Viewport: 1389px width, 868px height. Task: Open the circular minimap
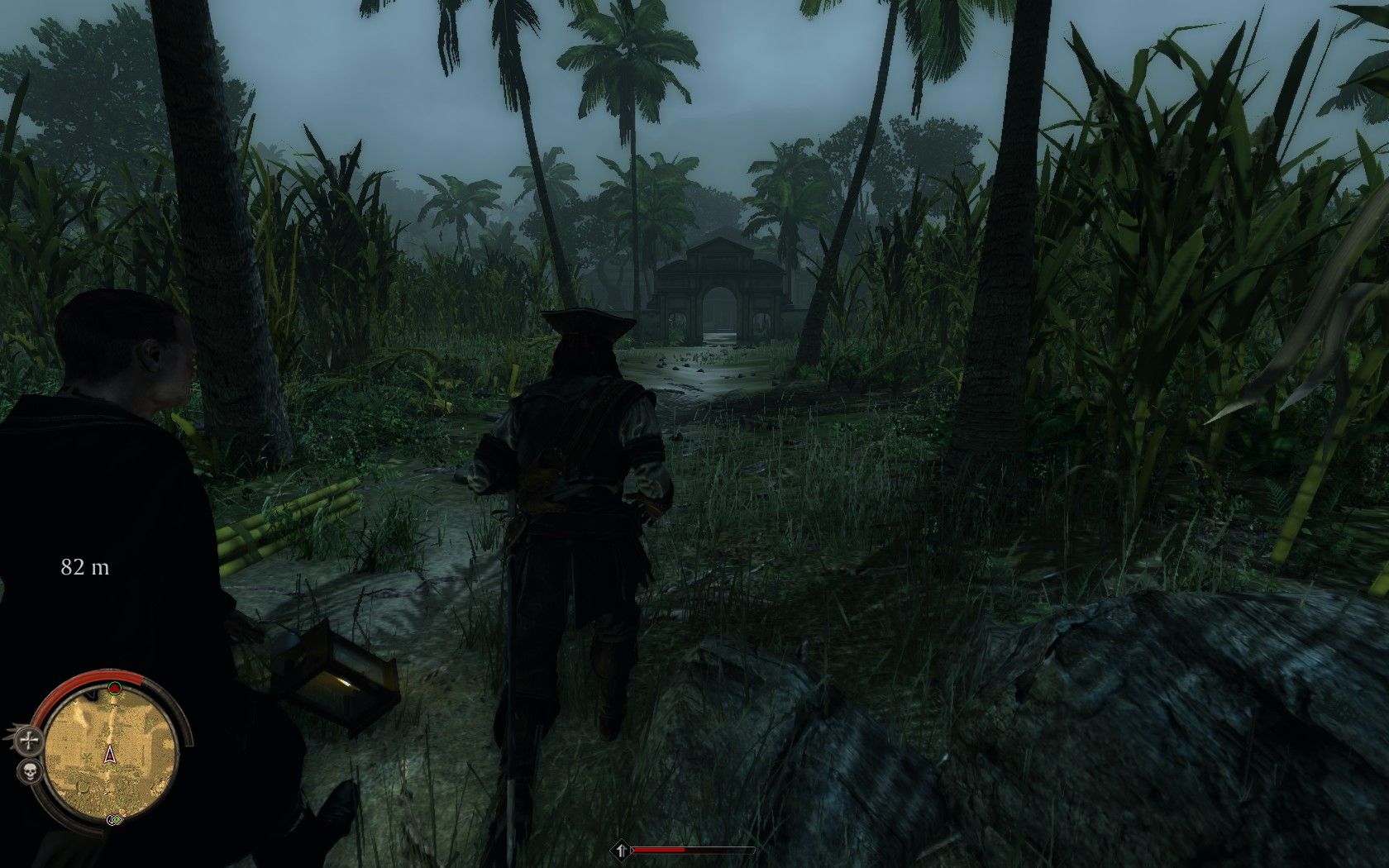(110, 752)
